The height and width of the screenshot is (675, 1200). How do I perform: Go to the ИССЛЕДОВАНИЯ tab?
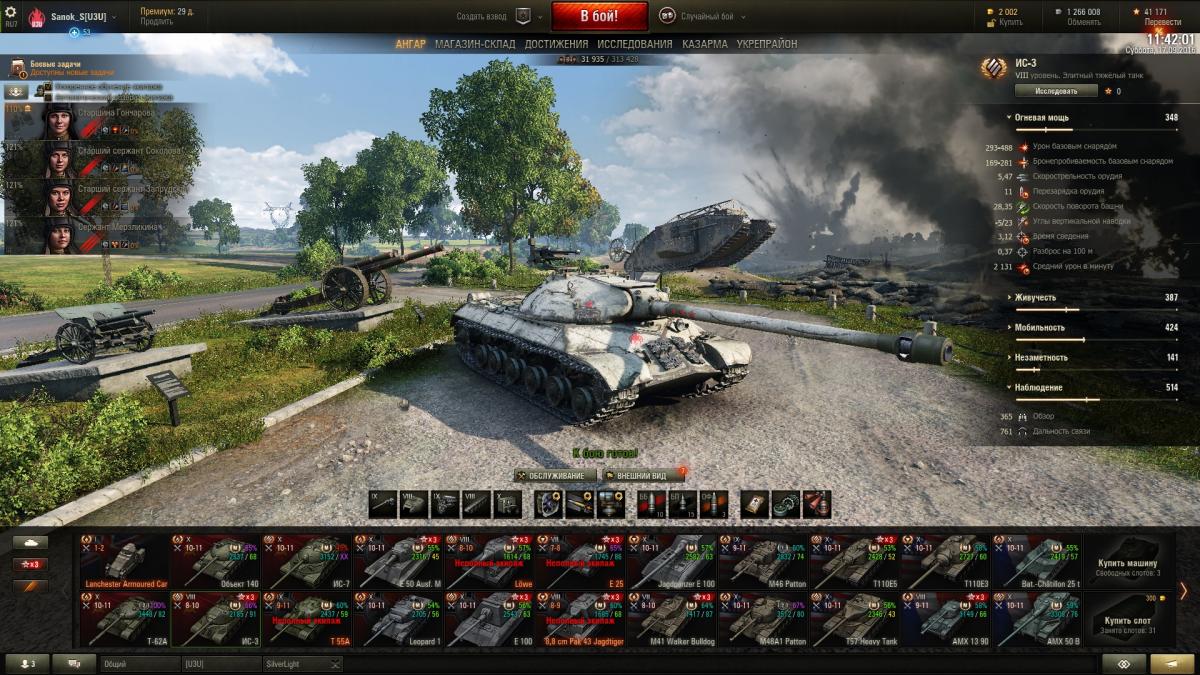coord(634,44)
